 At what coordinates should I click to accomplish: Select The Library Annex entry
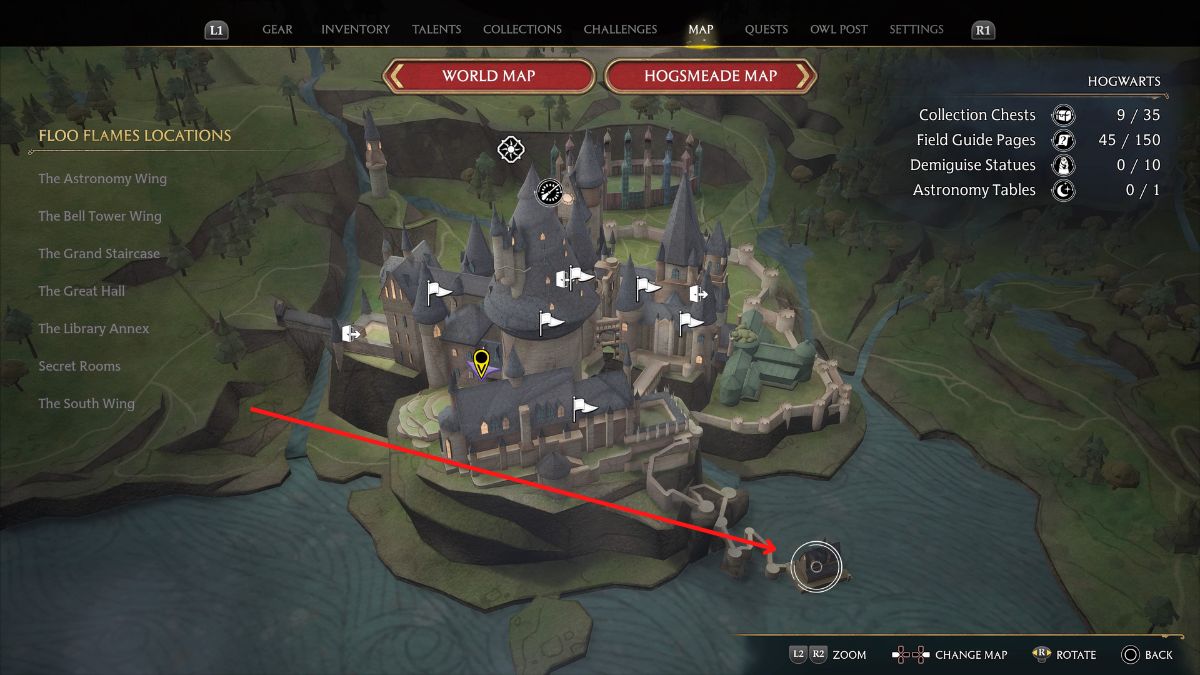click(93, 329)
